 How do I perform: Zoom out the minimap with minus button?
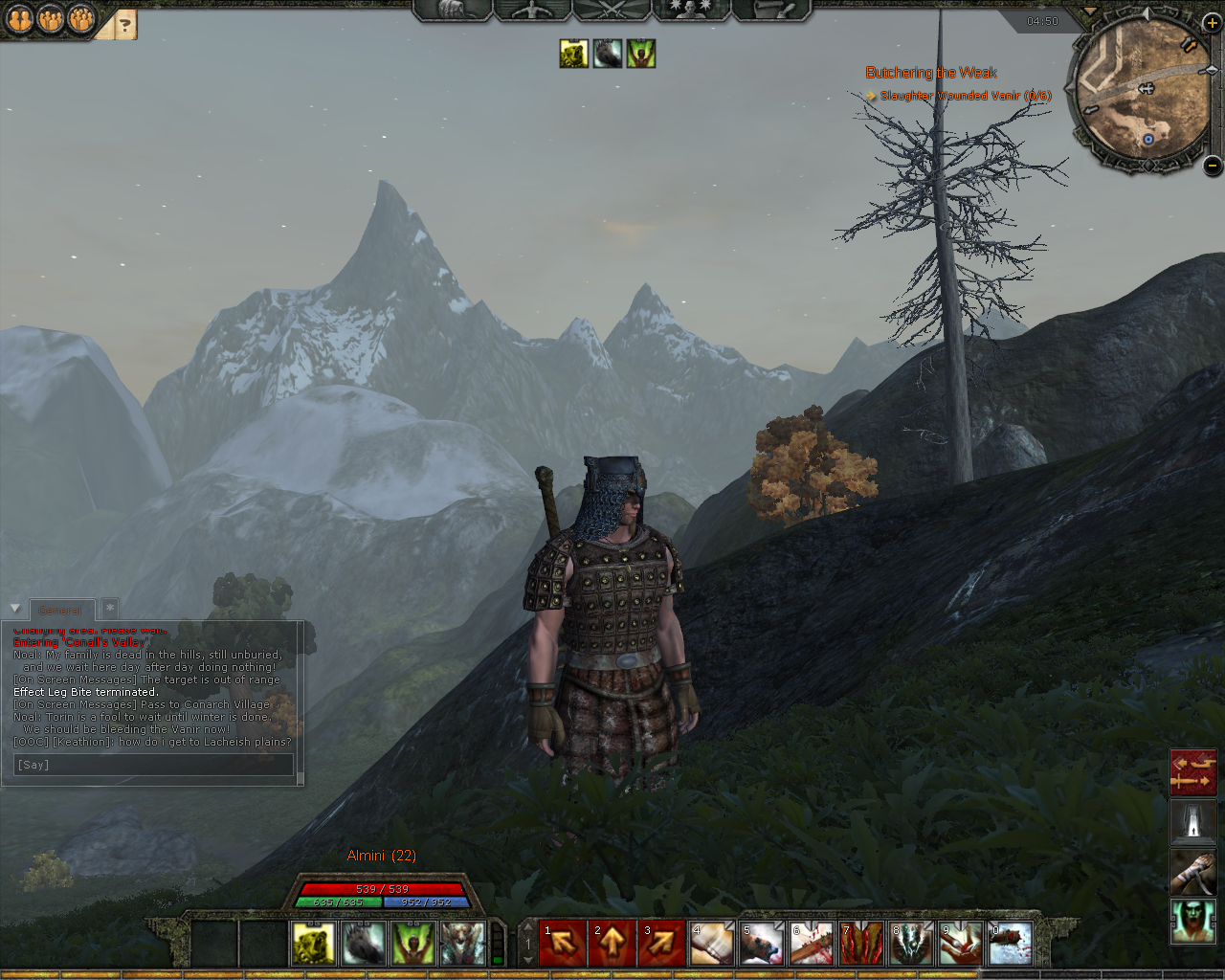point(1212,165)
